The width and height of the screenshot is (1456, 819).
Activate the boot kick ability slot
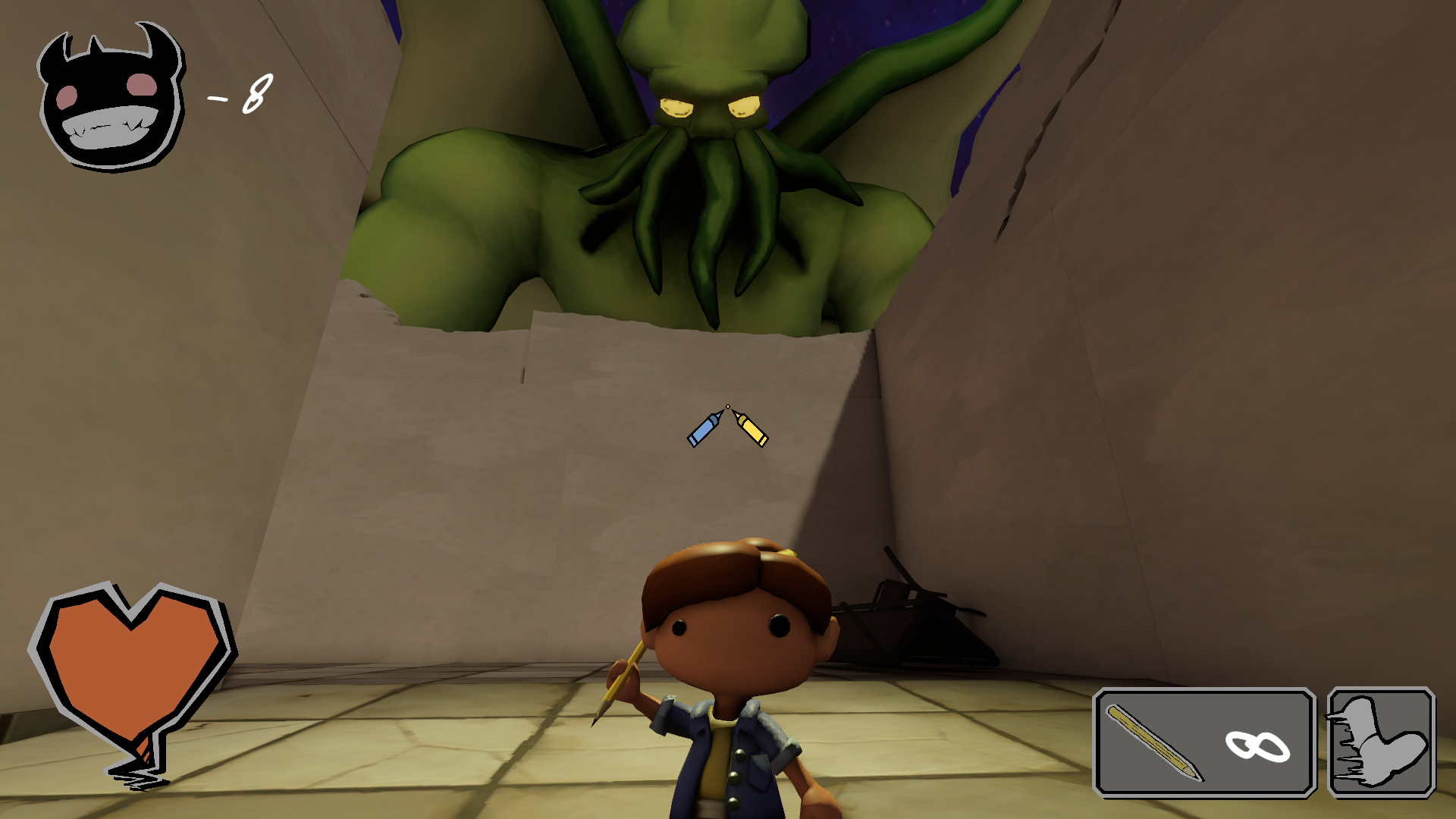coord(1381,742)
